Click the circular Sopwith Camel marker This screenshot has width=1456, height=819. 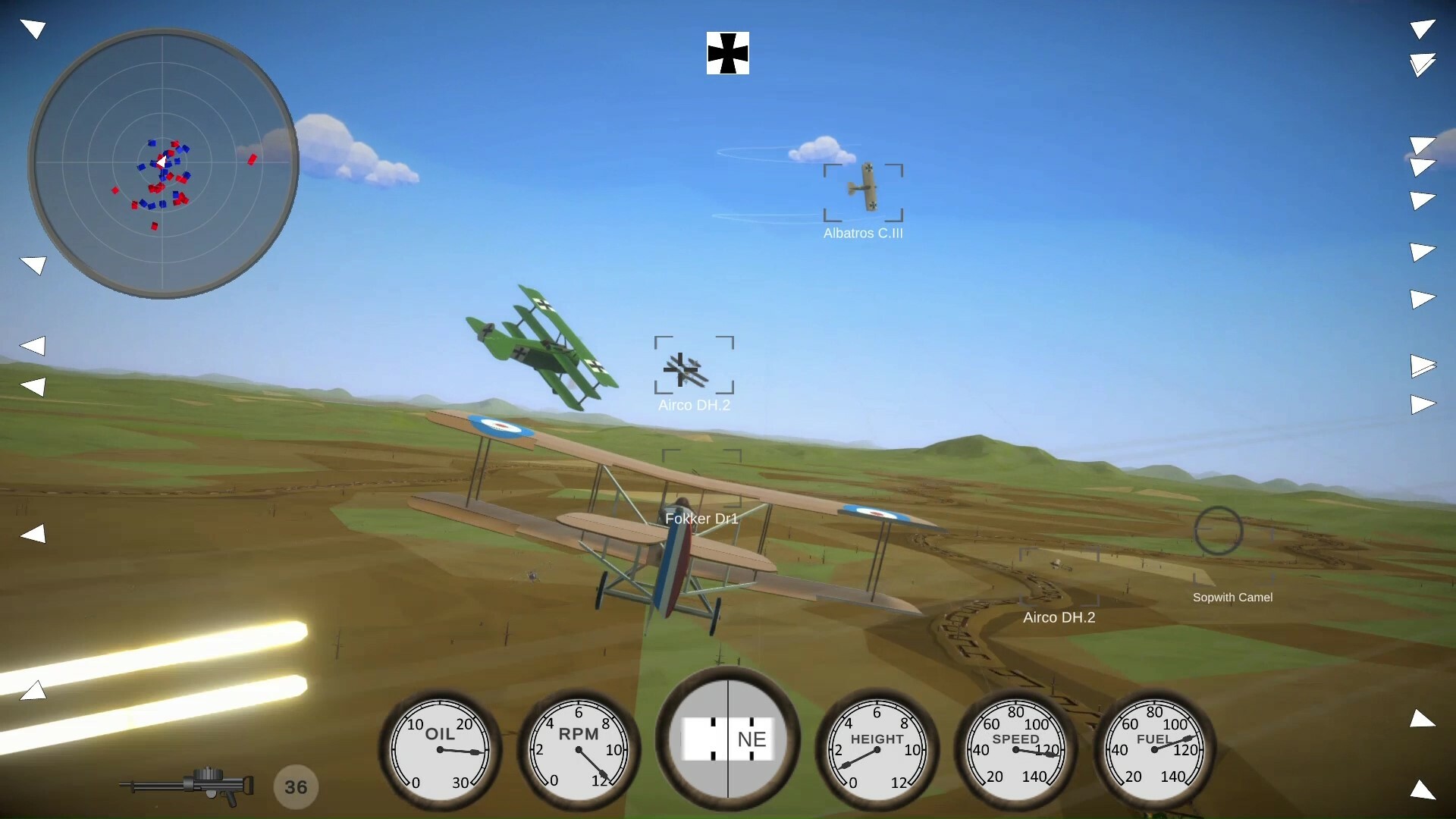(1219, 531)
